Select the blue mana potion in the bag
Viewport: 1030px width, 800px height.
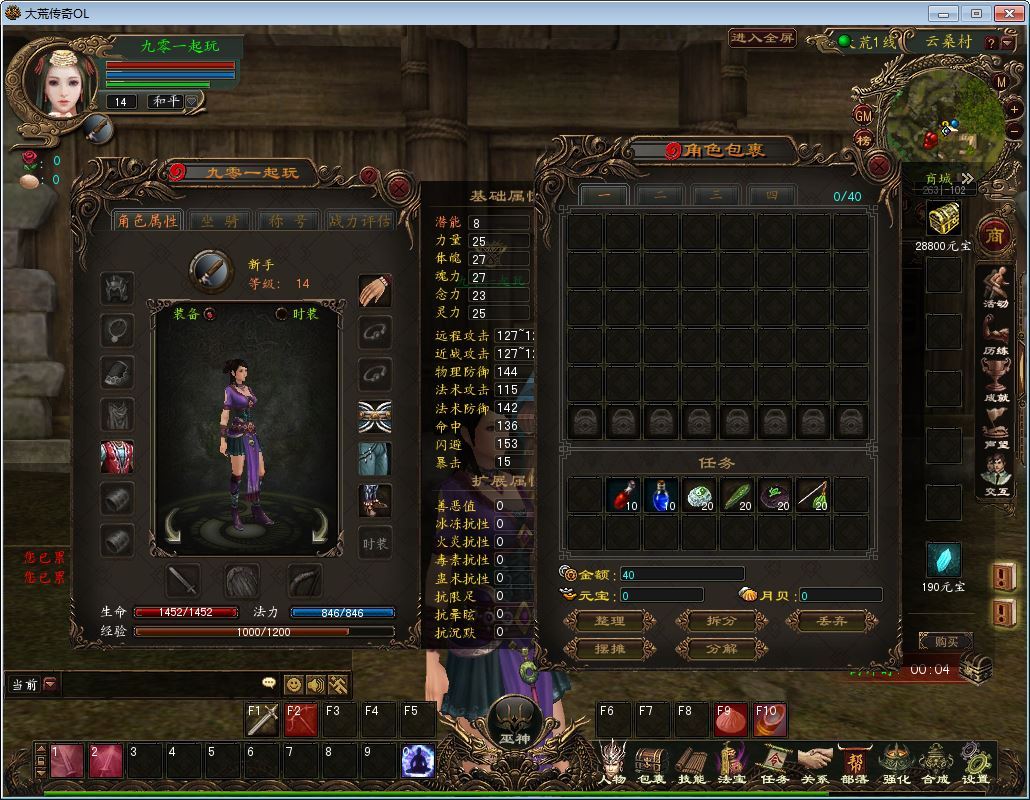661,495
